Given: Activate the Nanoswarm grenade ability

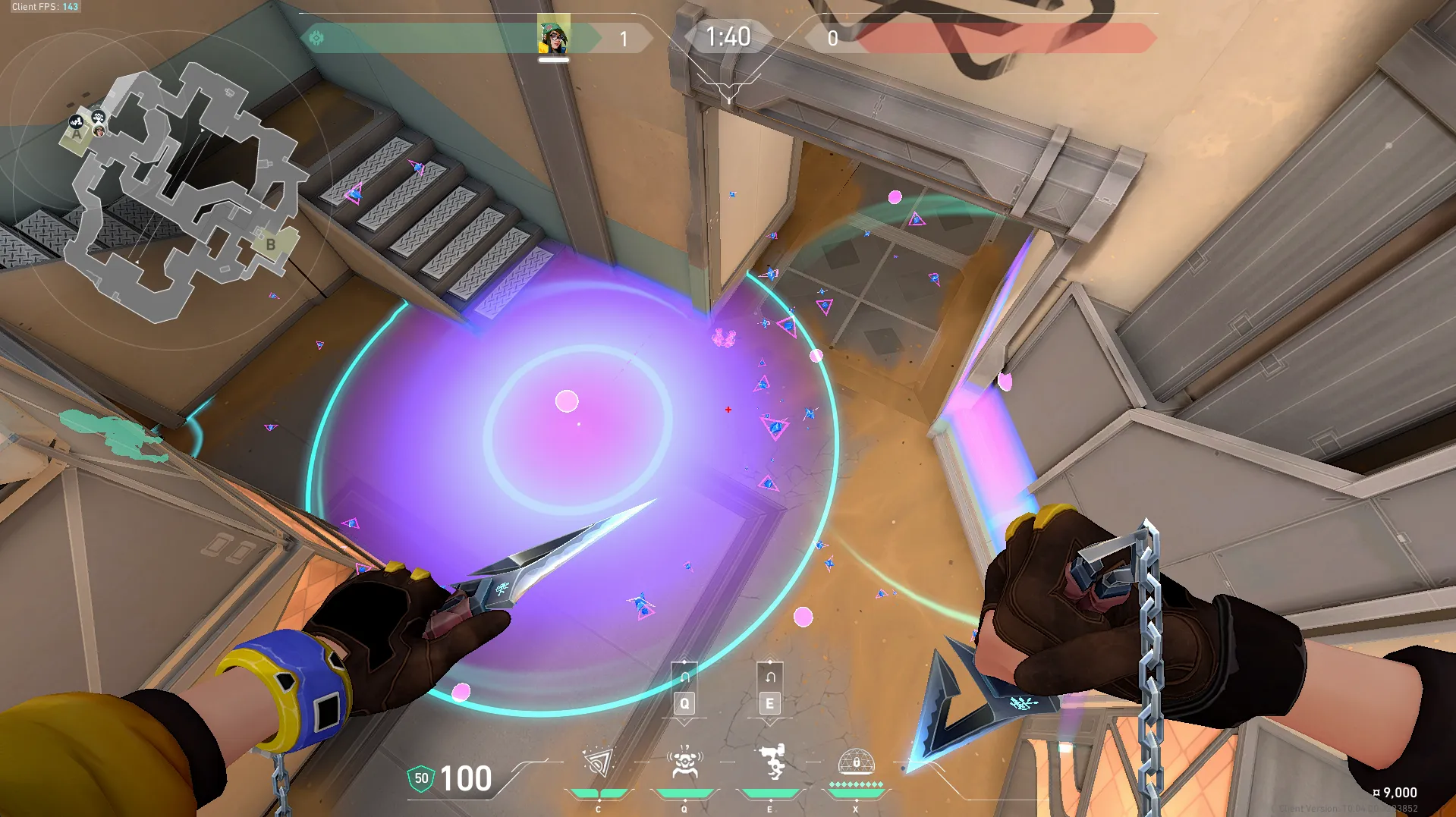Looking at the screenshot, I should pos(599,763).
